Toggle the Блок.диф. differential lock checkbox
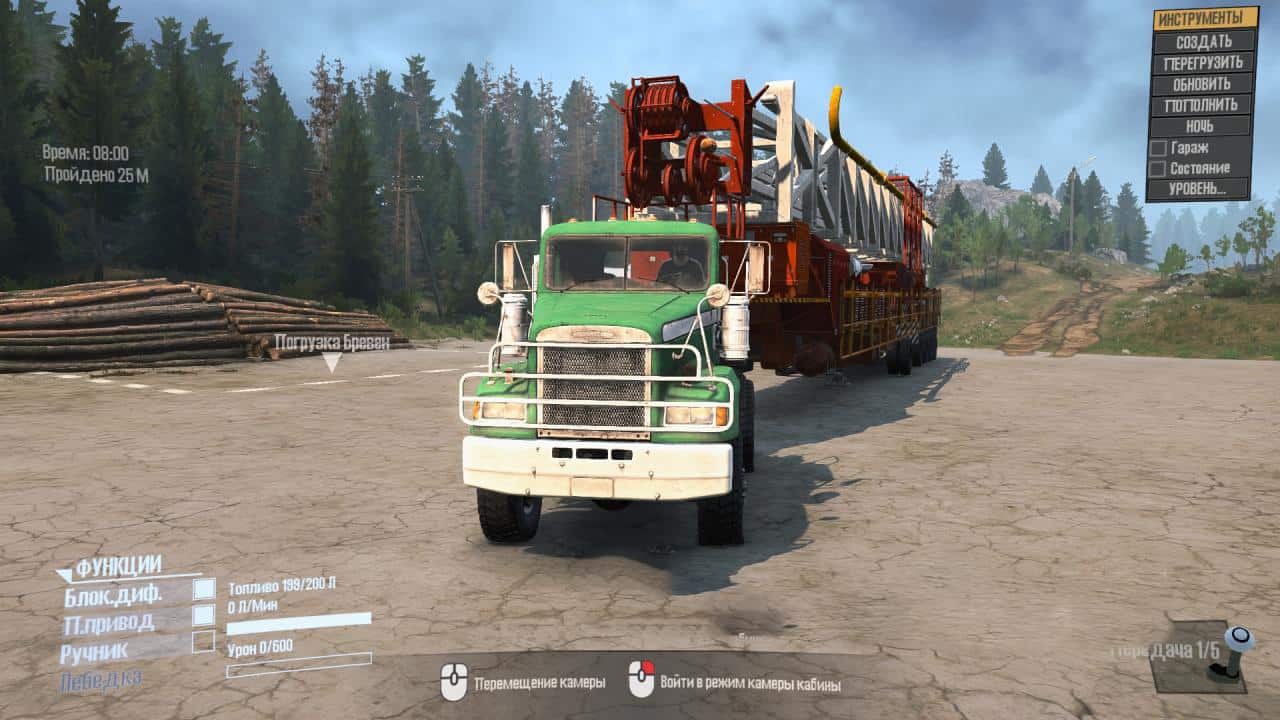The image size is (1280, 720). pyautogui.click(x=204, y=590)
